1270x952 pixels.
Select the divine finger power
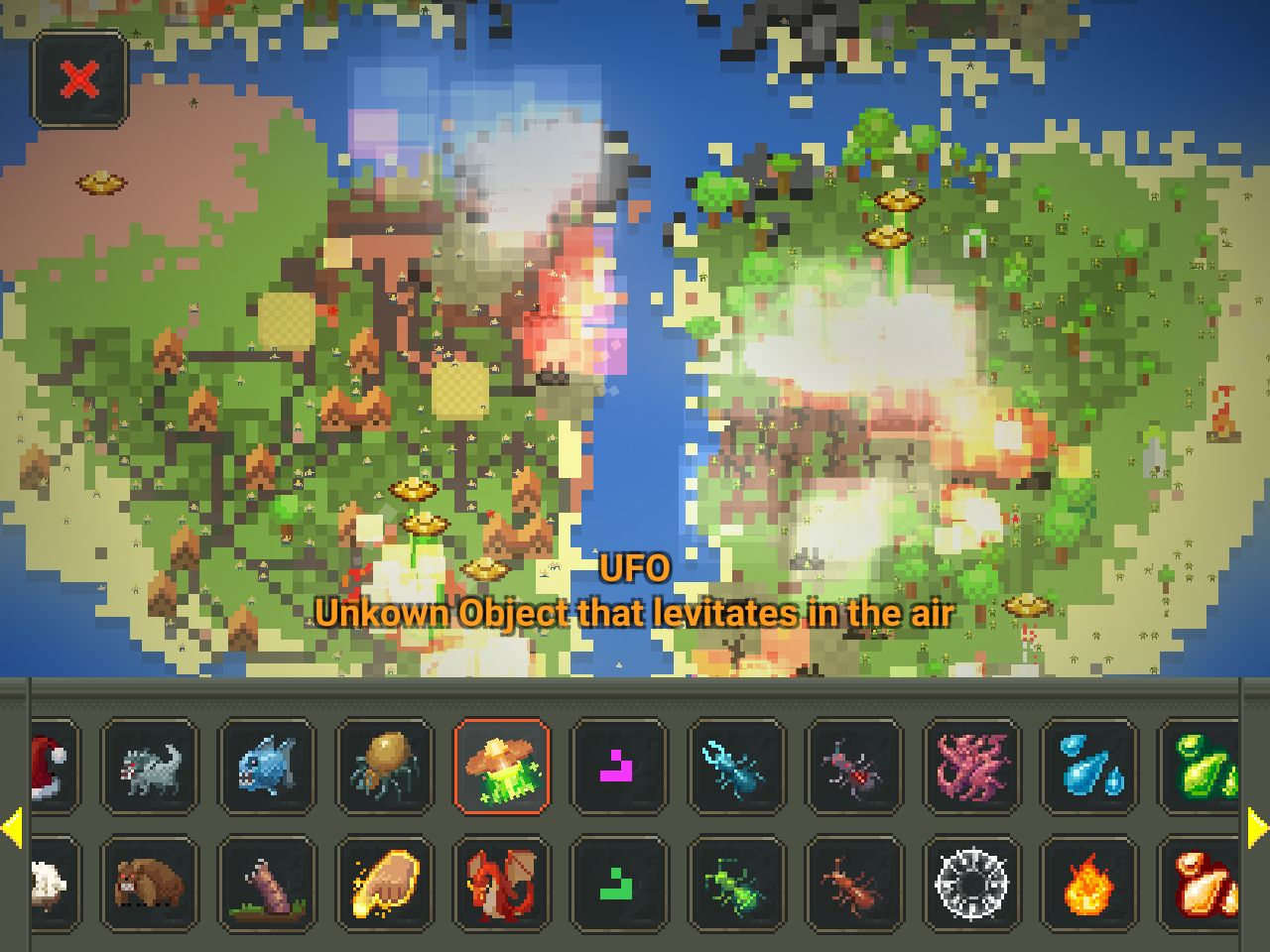point(385,886)
